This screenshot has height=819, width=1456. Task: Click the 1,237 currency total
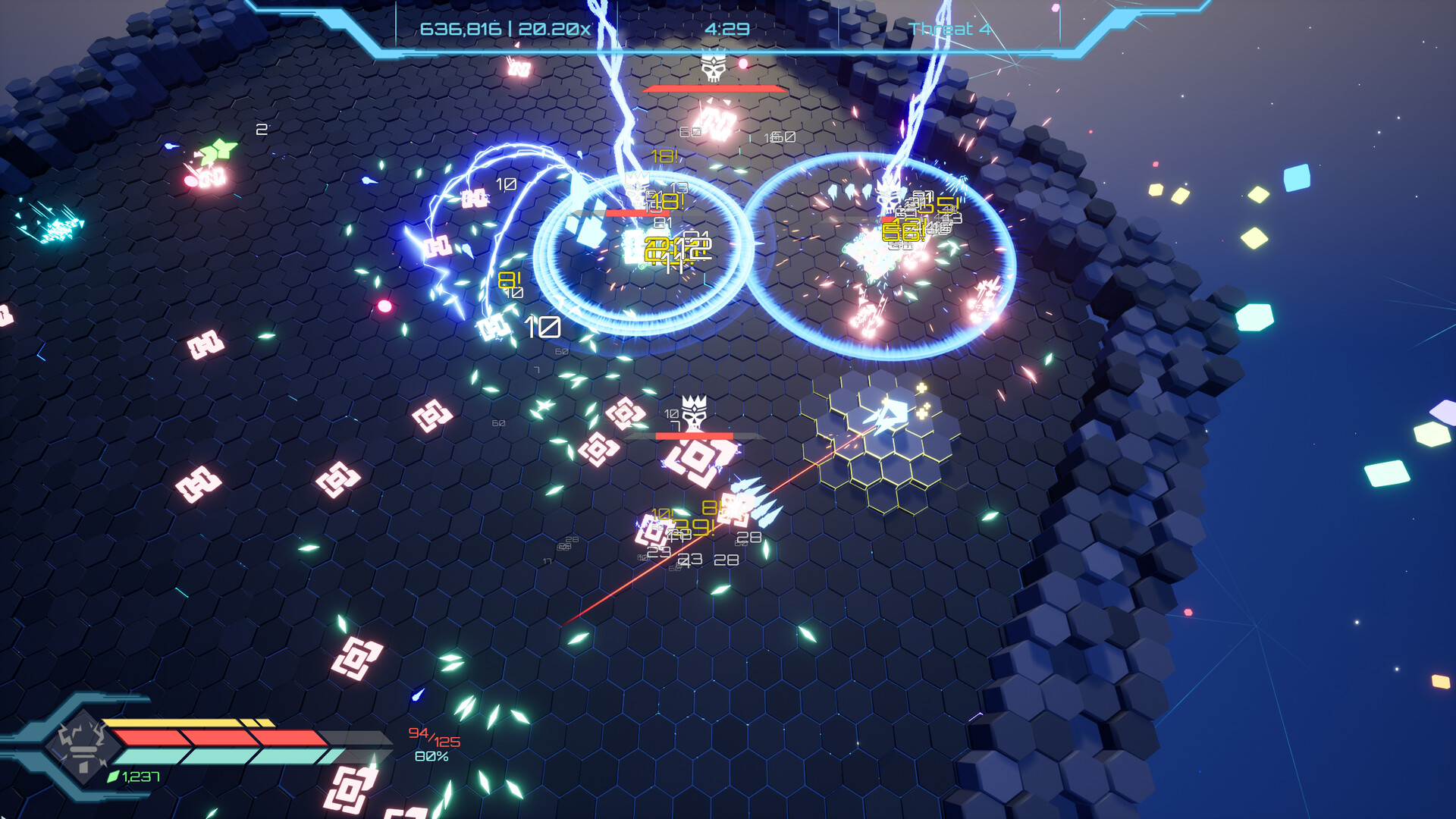coord(141,774)
